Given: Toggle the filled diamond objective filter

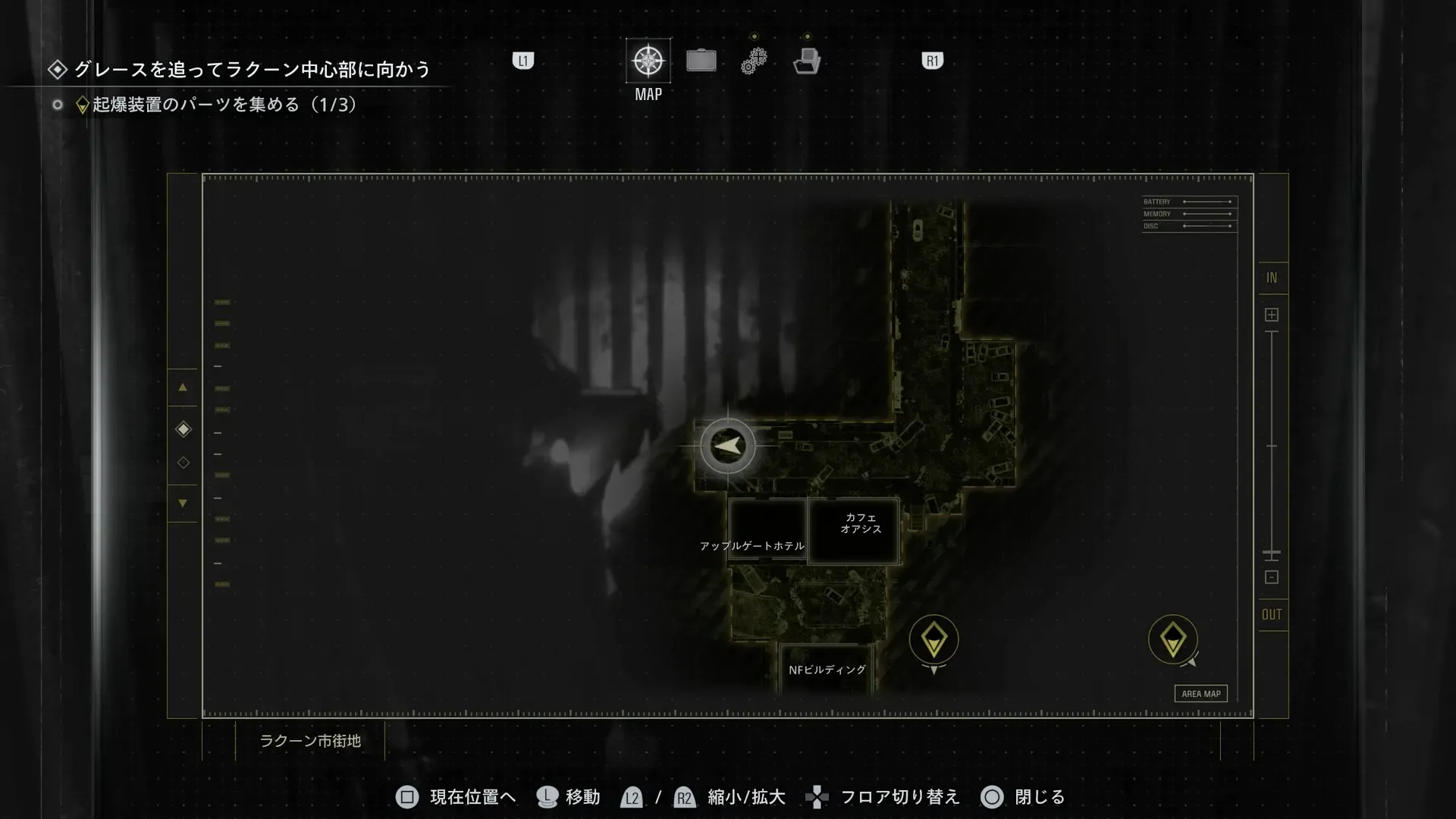Looking at the screenshot, I should [183, 429].
